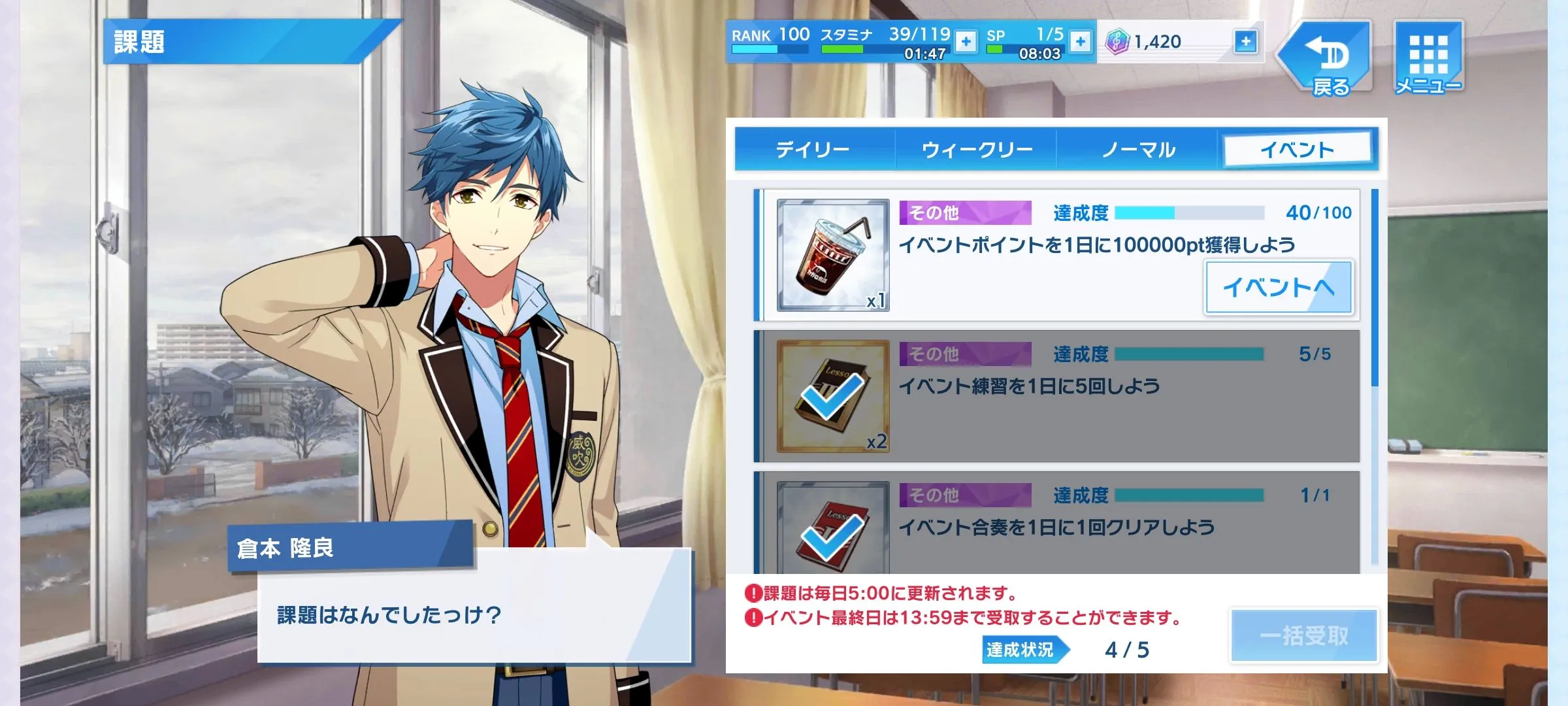The image size is (1568, 706).
Task: Add stamina with the plus button
Action: (x=966, y=42)
